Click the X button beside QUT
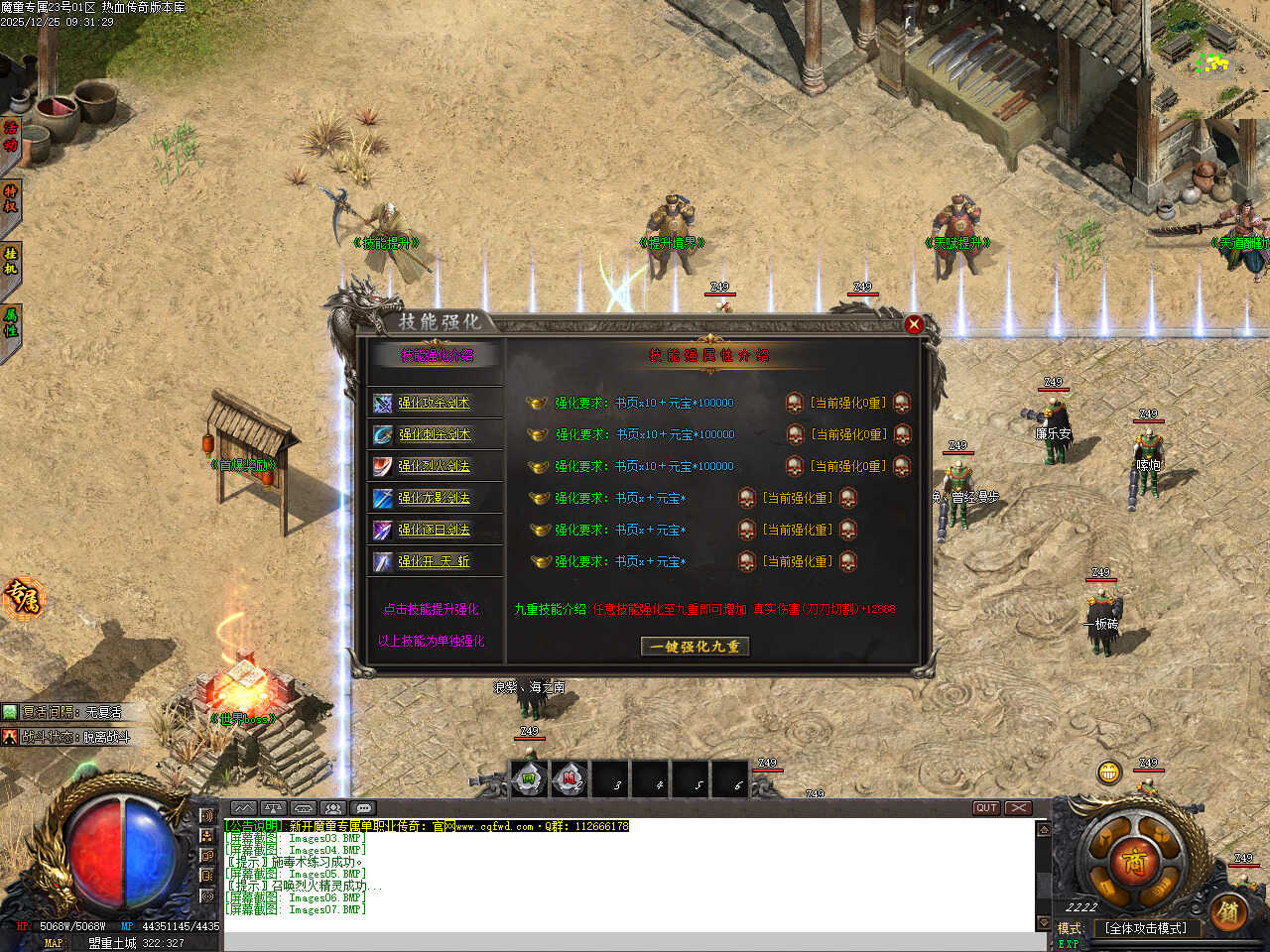 (1018, 808)
